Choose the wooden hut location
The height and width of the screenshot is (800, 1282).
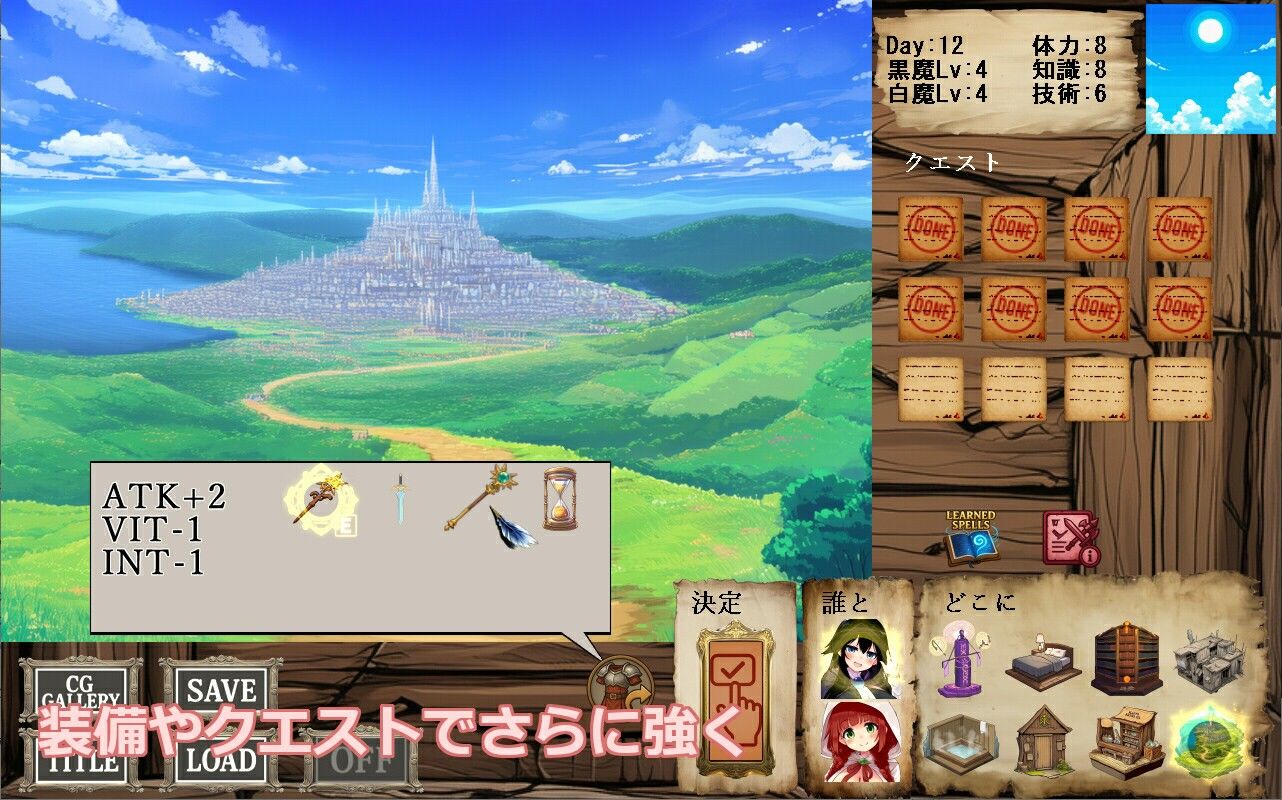(1044, 742)
